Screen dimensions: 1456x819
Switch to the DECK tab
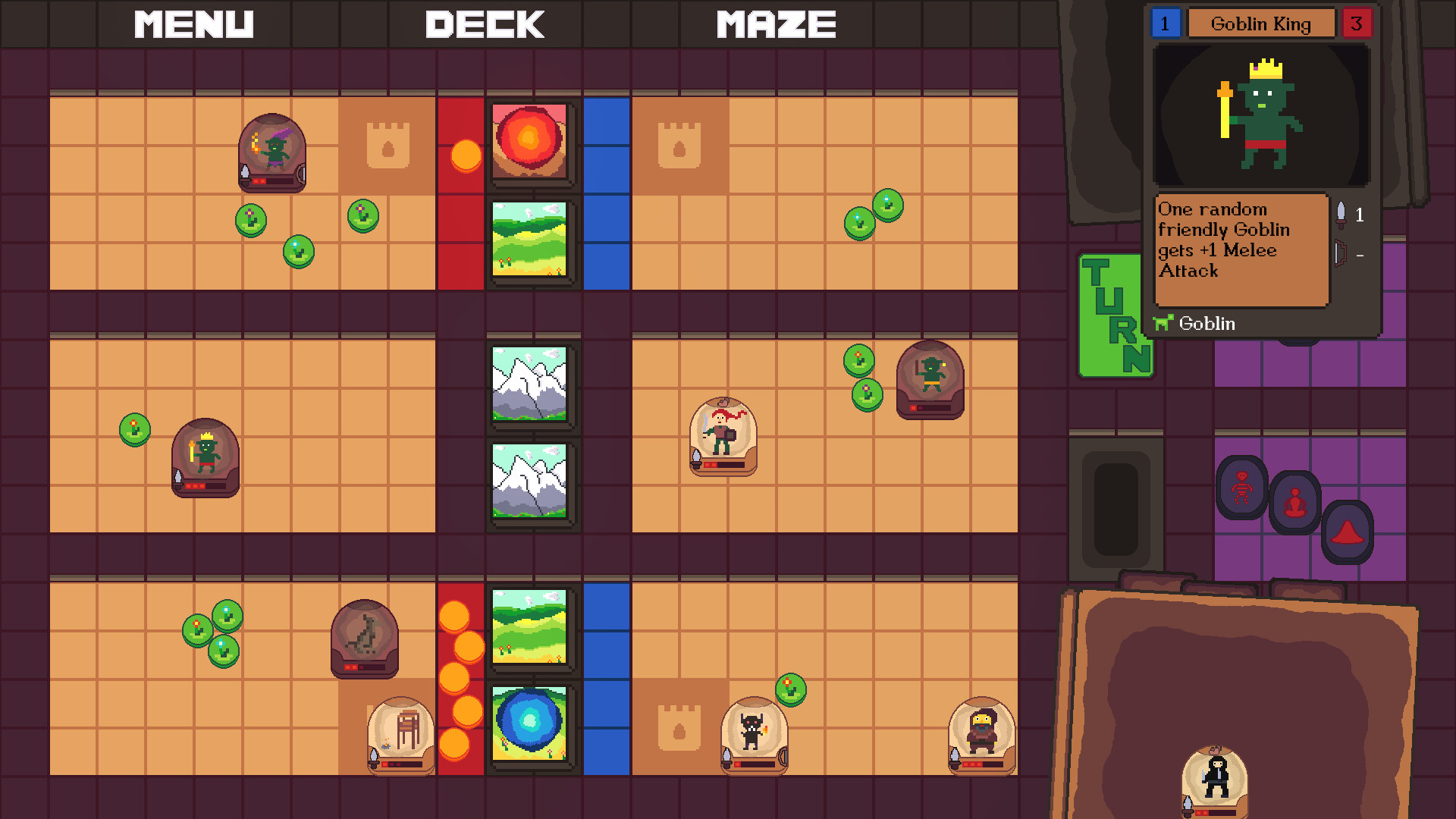pyautogui.click(x=485, y=24)
